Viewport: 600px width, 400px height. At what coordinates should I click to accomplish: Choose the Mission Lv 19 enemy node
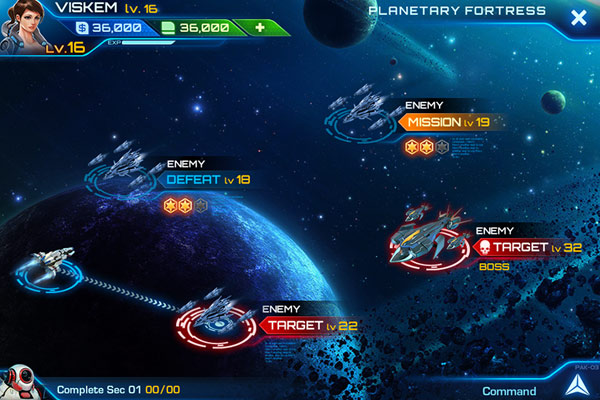tap(447, 122)
